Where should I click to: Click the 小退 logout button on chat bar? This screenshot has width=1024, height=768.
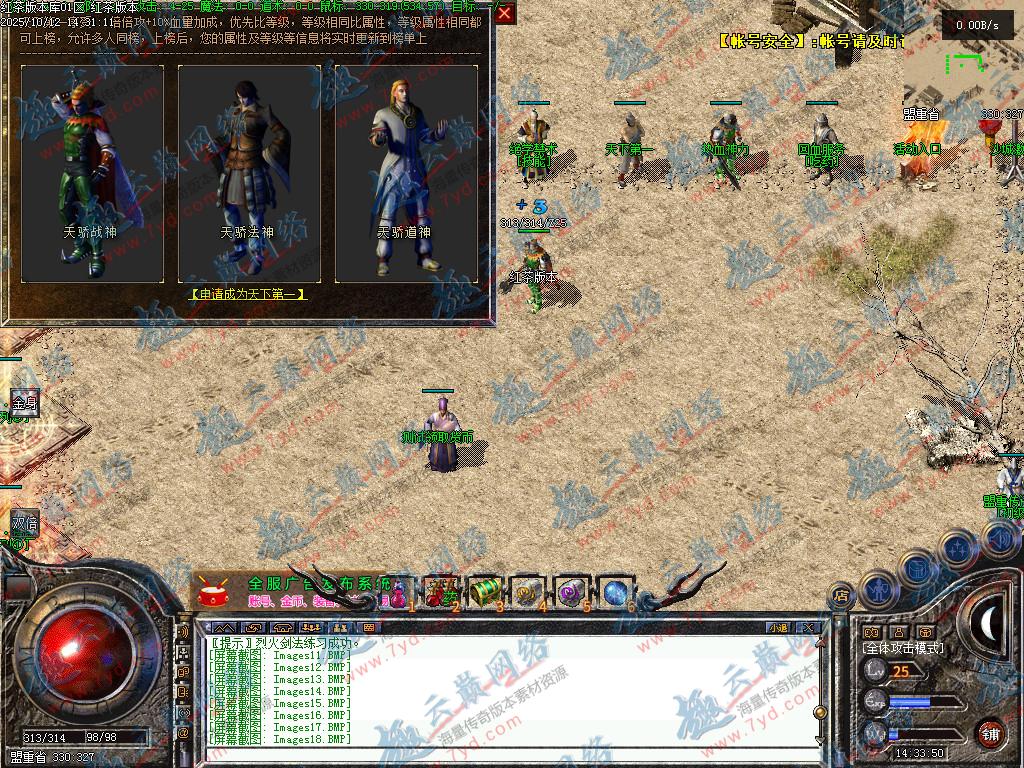pos(778,628)
